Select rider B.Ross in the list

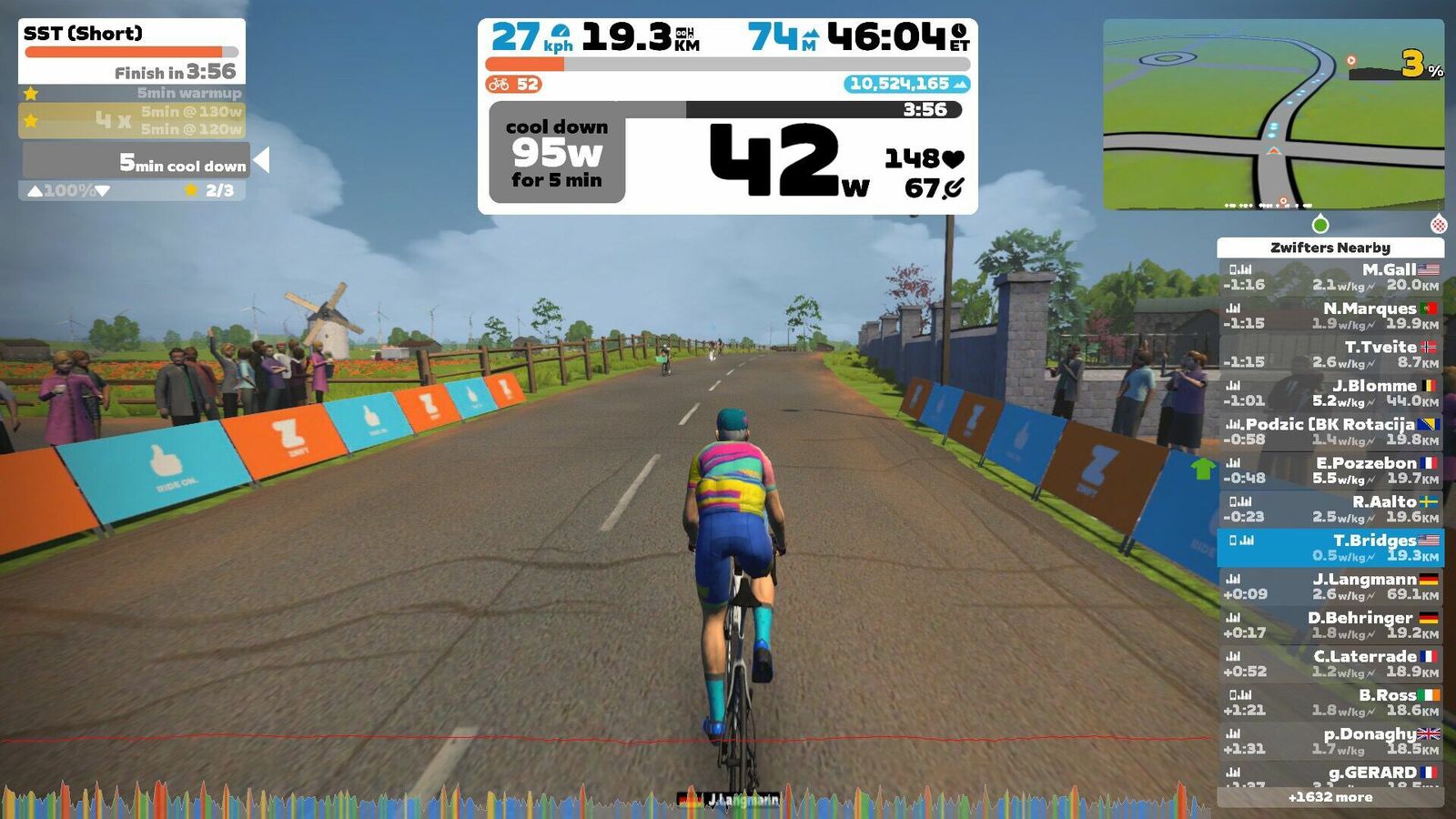(1330, 702)
